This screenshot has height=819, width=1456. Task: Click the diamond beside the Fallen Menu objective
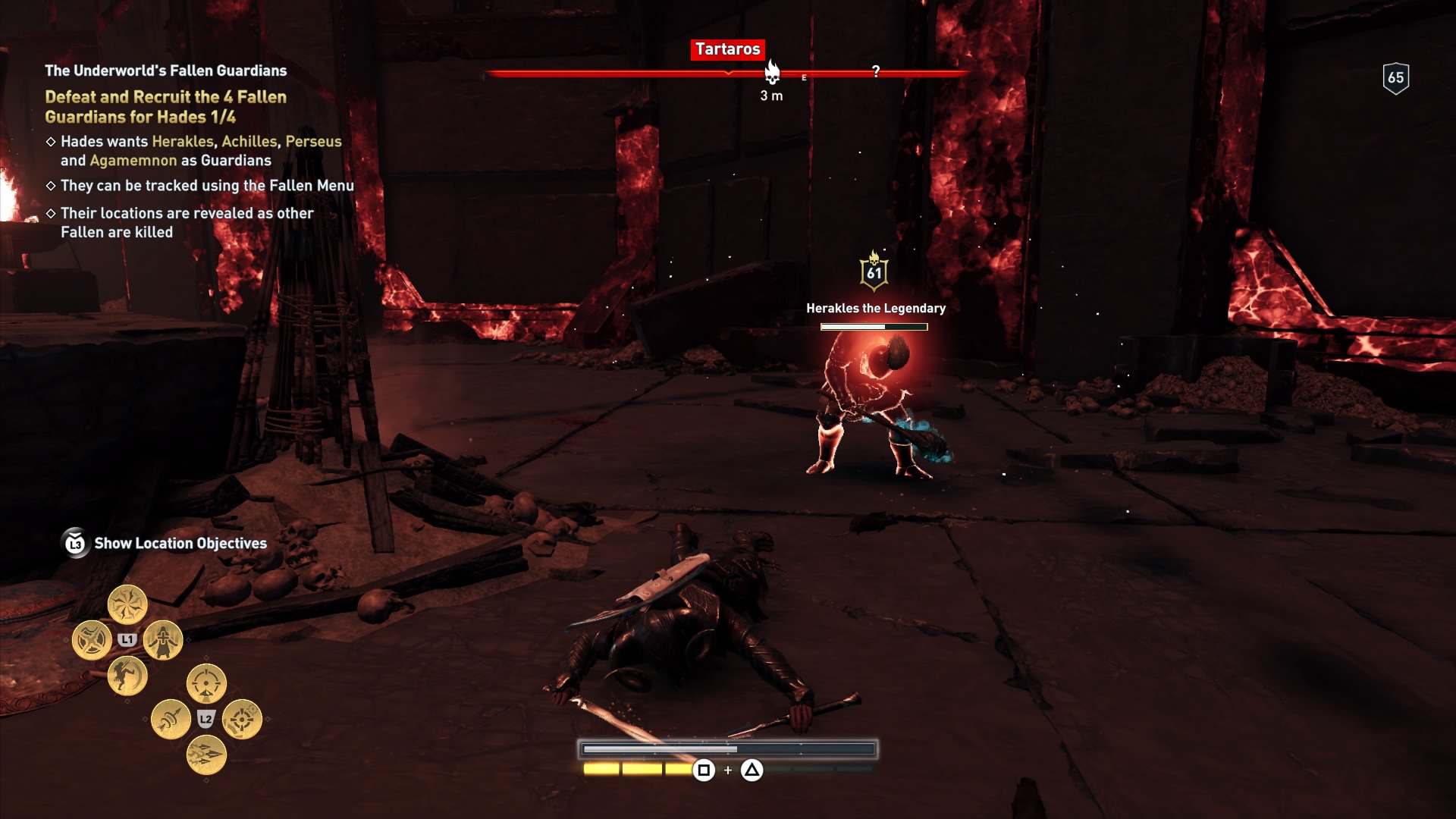click(x=52, y=184)
